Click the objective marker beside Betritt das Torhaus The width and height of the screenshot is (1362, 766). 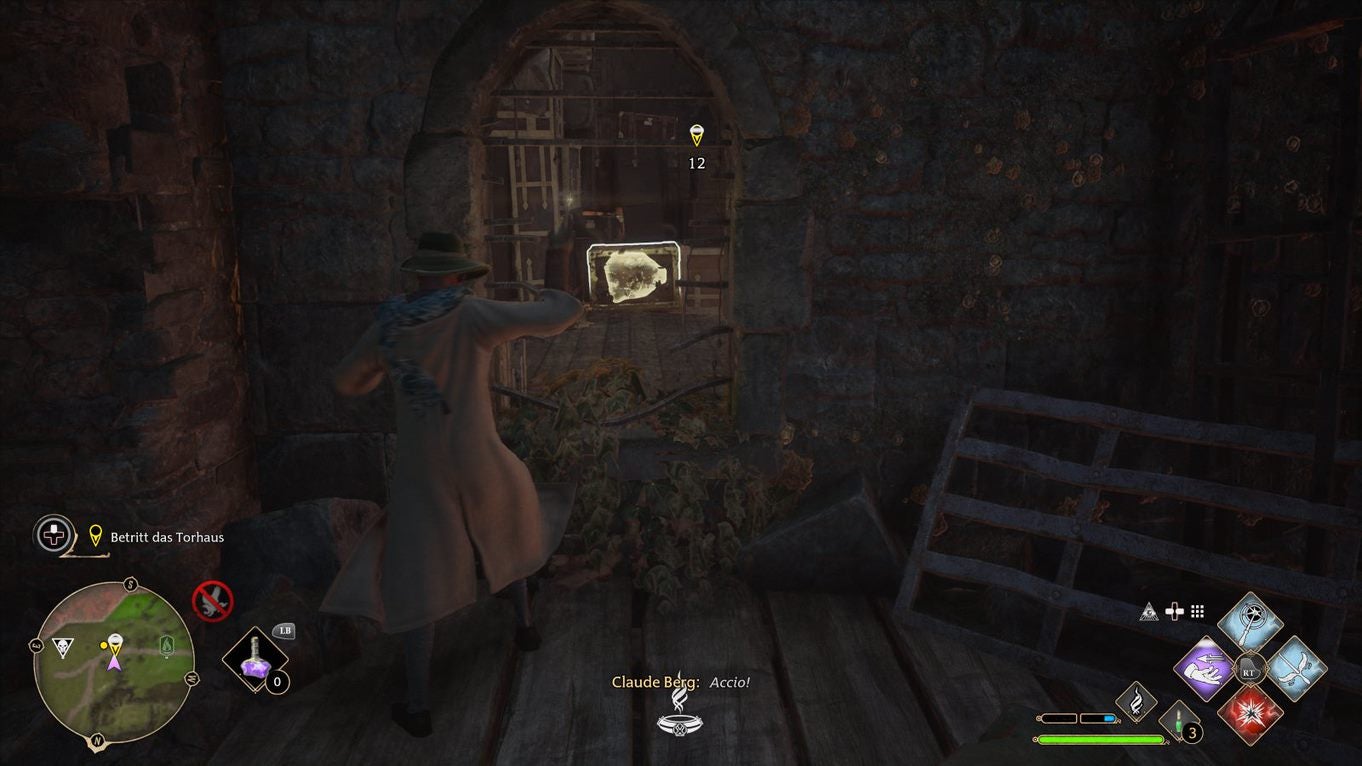point(94,537)
